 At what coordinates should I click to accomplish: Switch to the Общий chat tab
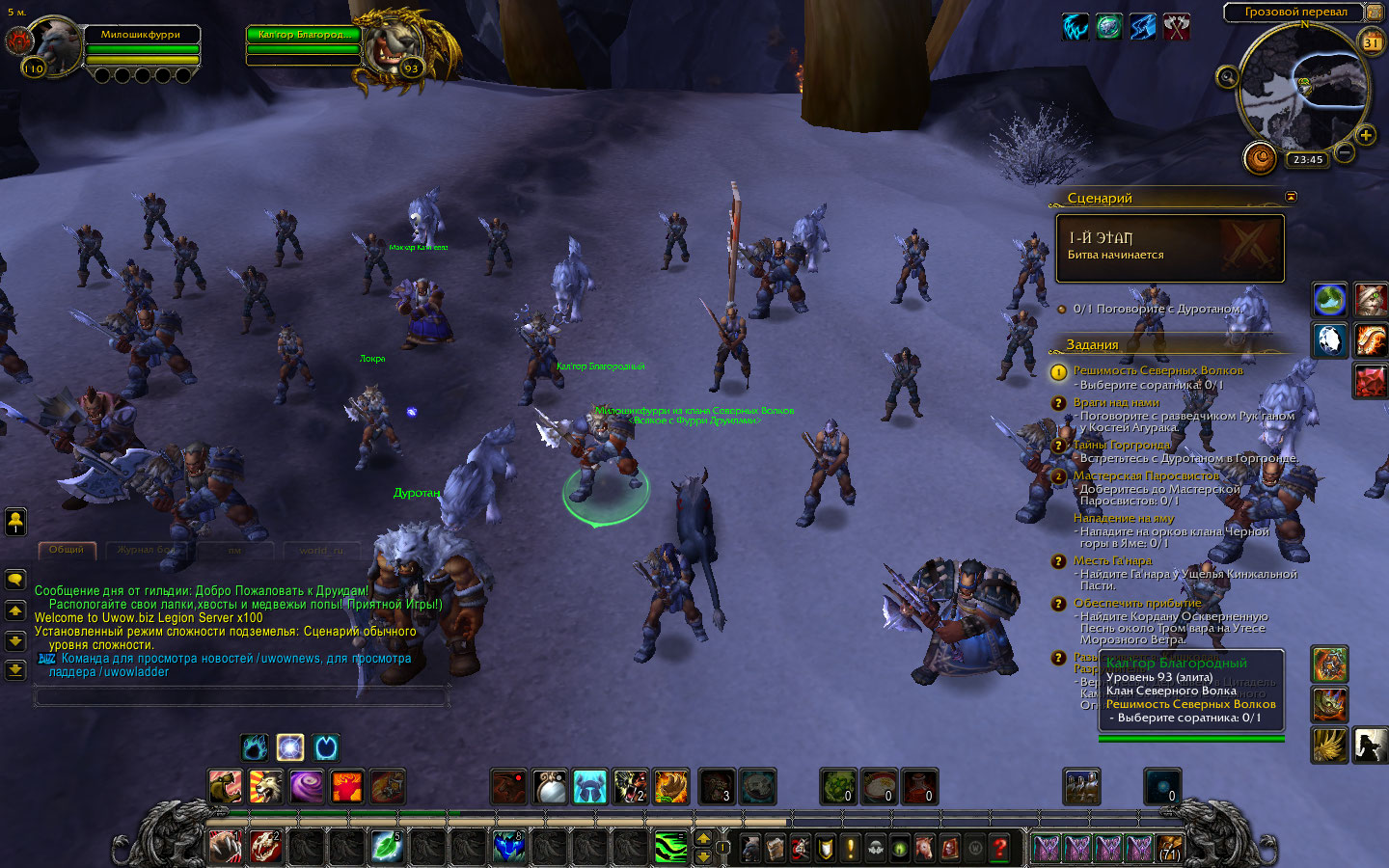click(x=67, y=550)
